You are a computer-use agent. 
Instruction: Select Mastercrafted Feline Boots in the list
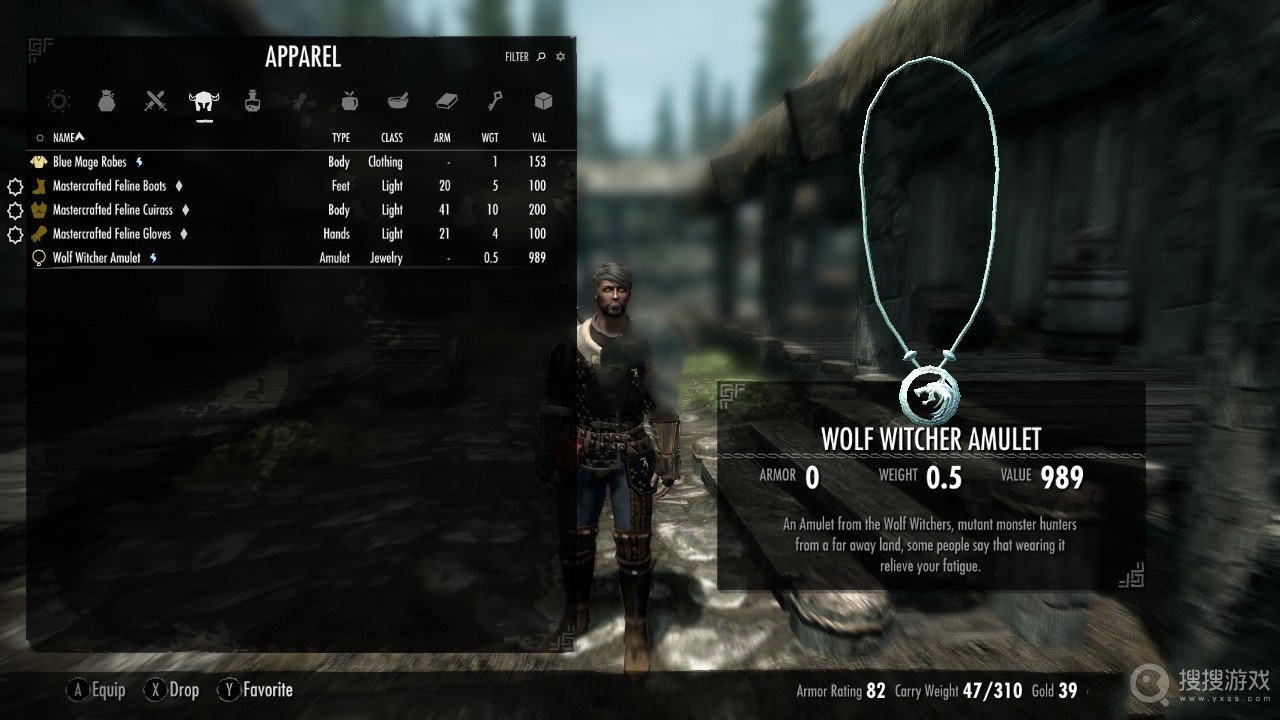click(110, 186)
